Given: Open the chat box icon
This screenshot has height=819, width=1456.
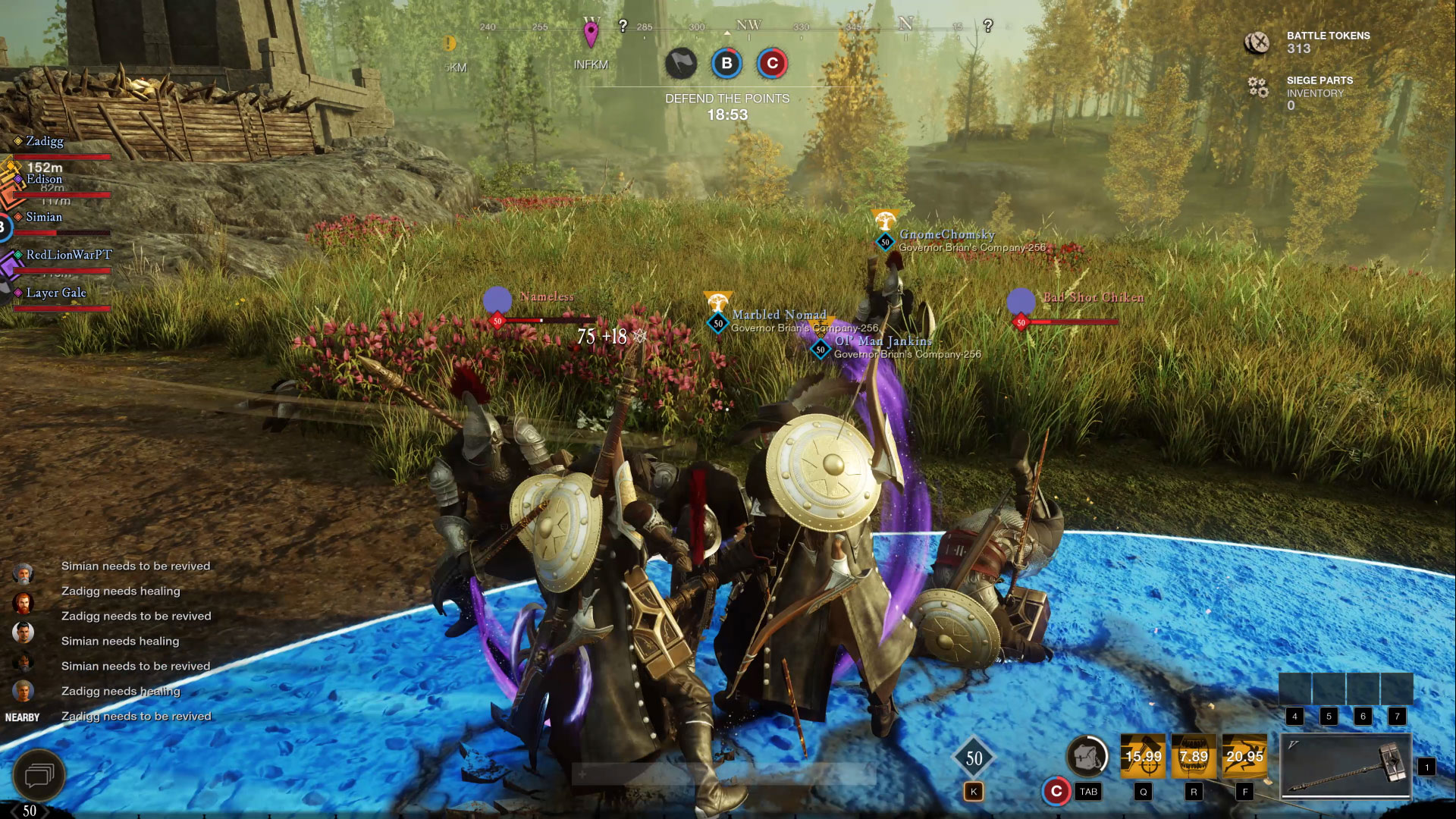Looking at the screenshot, I should point(38,775).
